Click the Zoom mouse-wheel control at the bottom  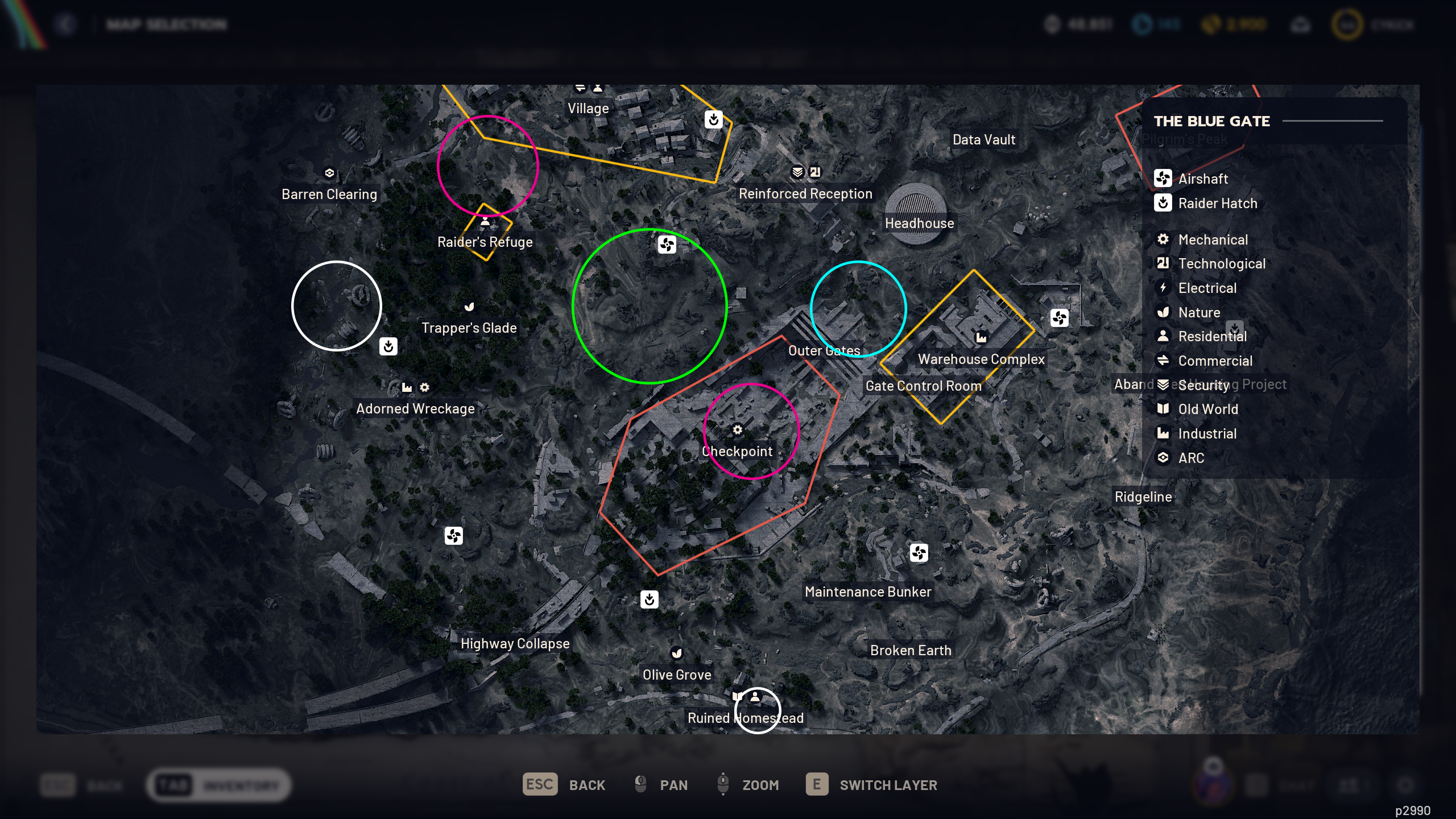(723, 784)
